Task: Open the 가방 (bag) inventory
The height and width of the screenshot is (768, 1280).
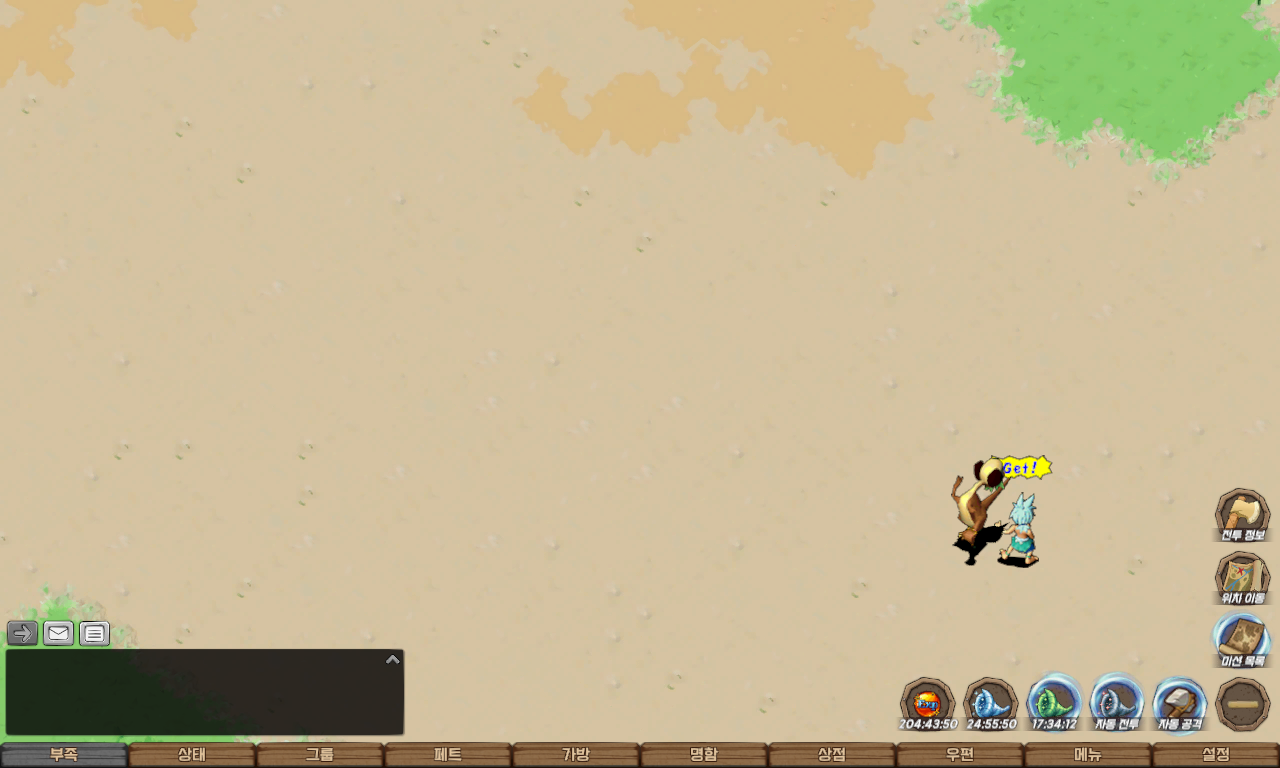Action: pyautogui.click(x=576, y=755)
